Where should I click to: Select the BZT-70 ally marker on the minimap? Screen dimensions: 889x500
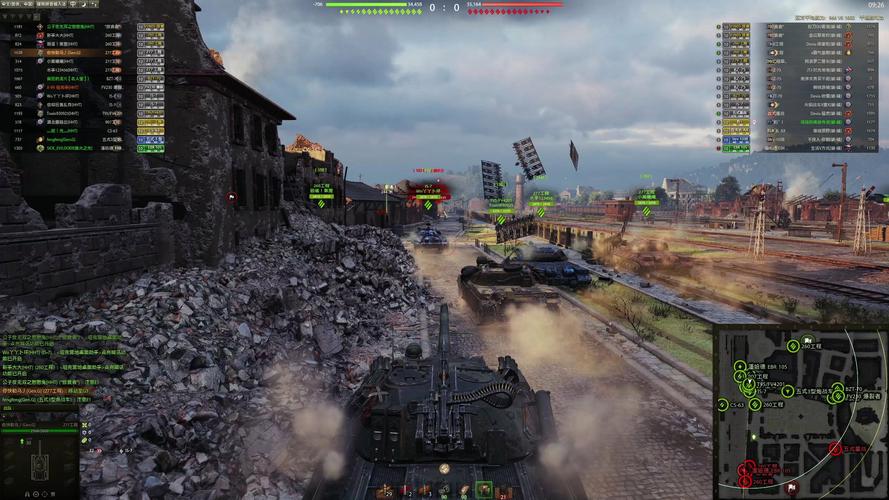pyautogui.click(x=838, y=388)
